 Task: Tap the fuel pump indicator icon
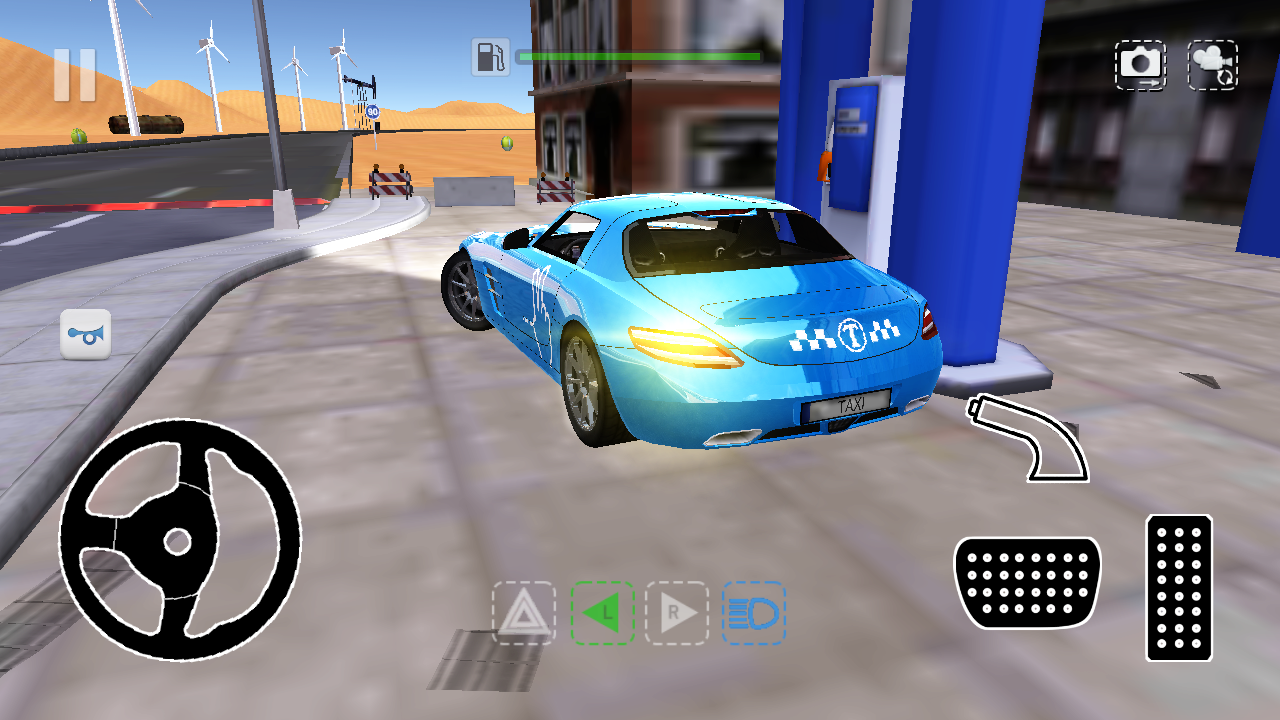click(489, 57)
